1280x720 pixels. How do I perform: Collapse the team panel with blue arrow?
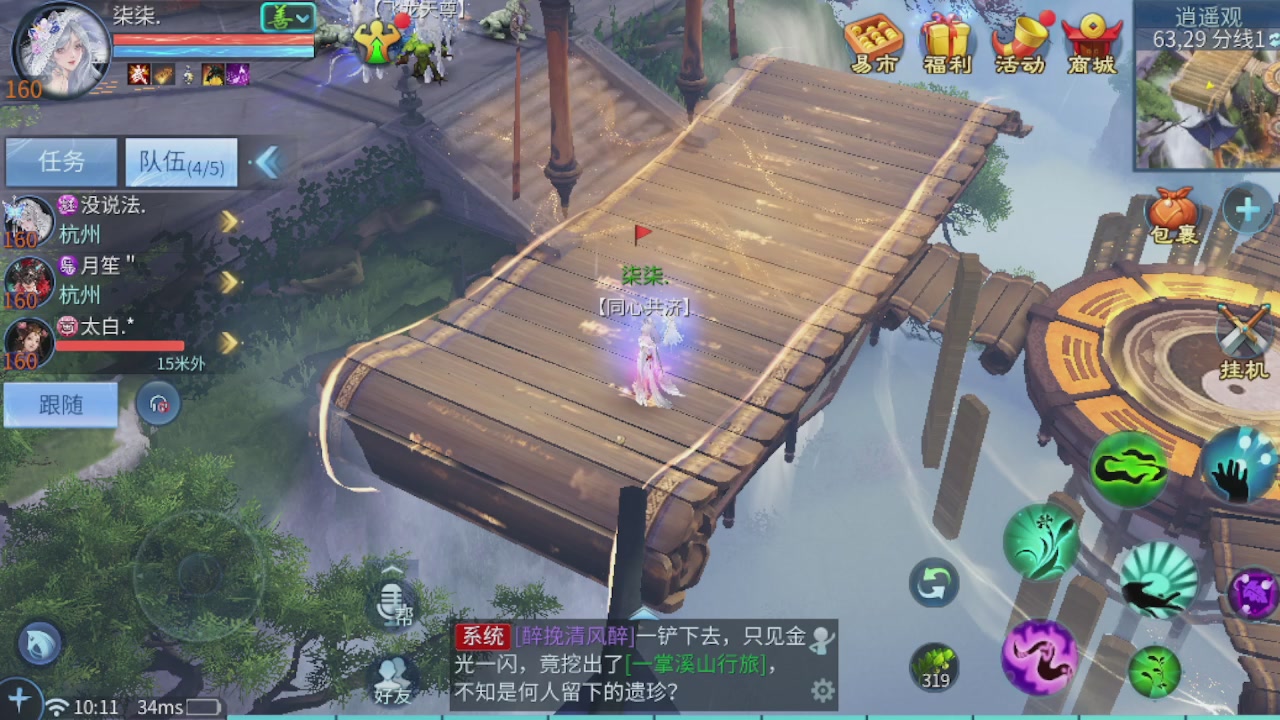(x=268, y=160)
